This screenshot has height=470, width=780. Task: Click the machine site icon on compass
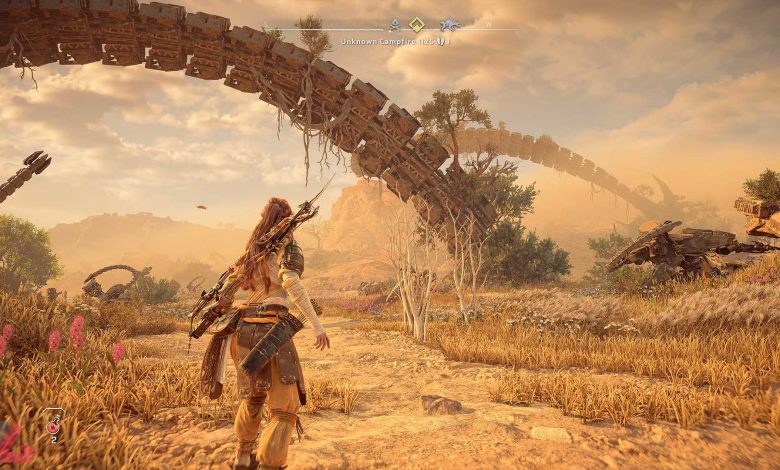[x=449, y=25]
